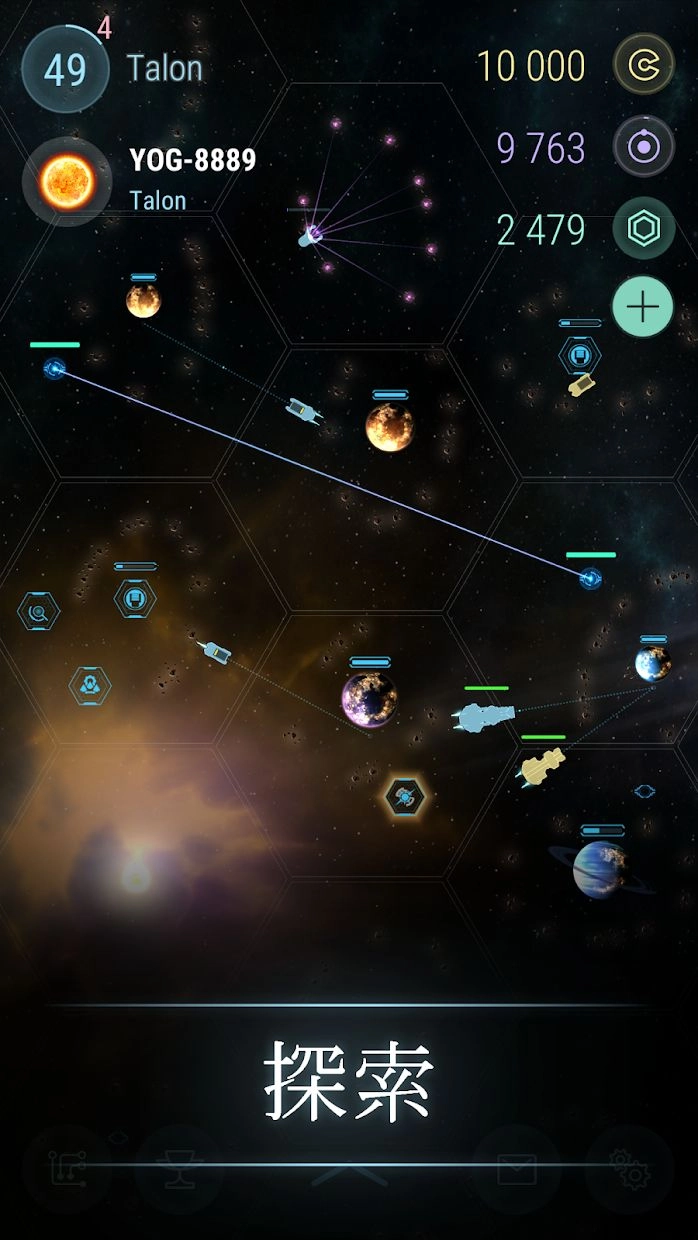Select the glowing satellite hexagon icon
The width and height of the screenshot is (698, 1240).
pos(405,797)
